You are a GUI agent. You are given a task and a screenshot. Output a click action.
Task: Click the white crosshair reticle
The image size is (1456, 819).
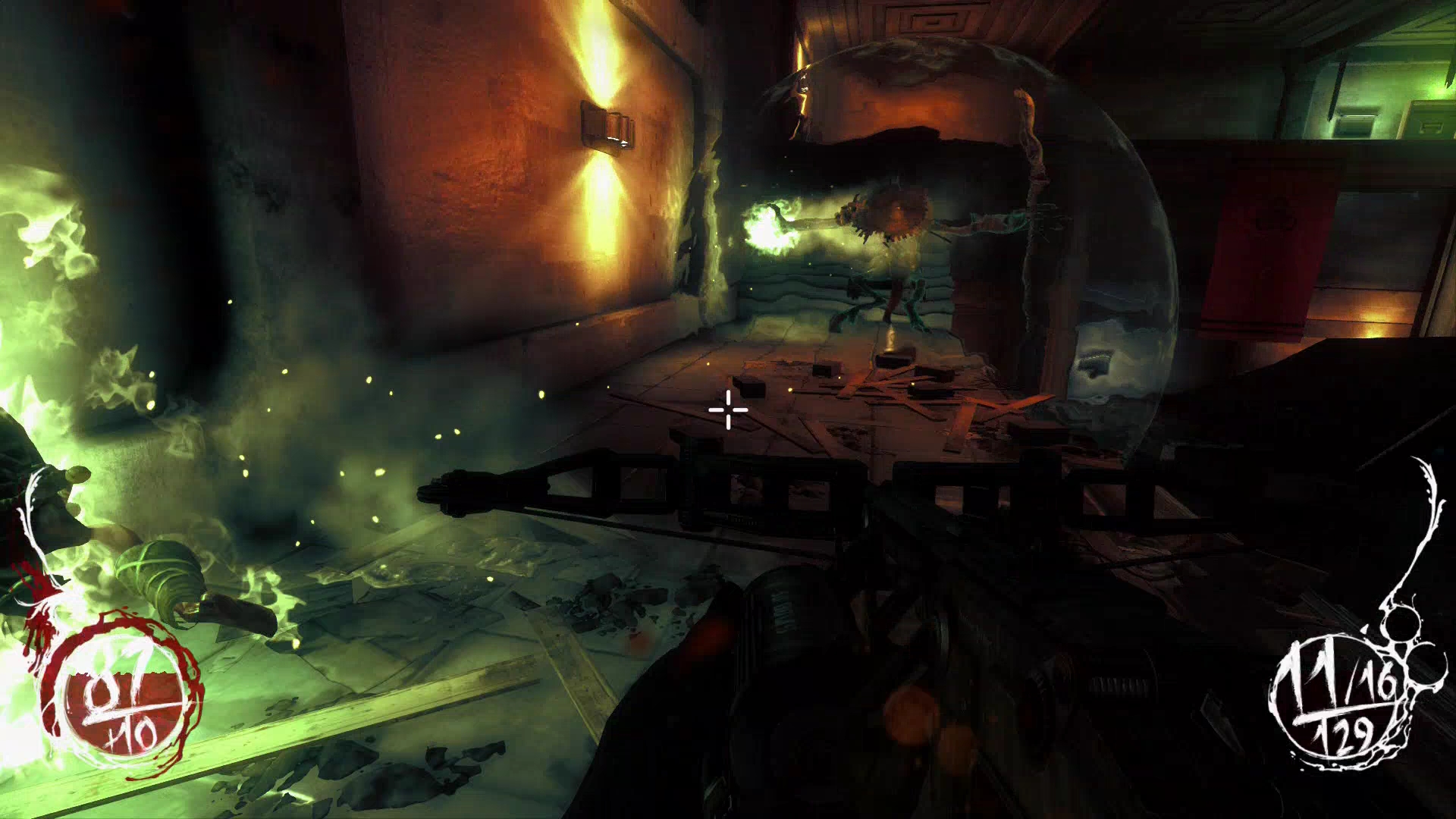pos(726,409)
